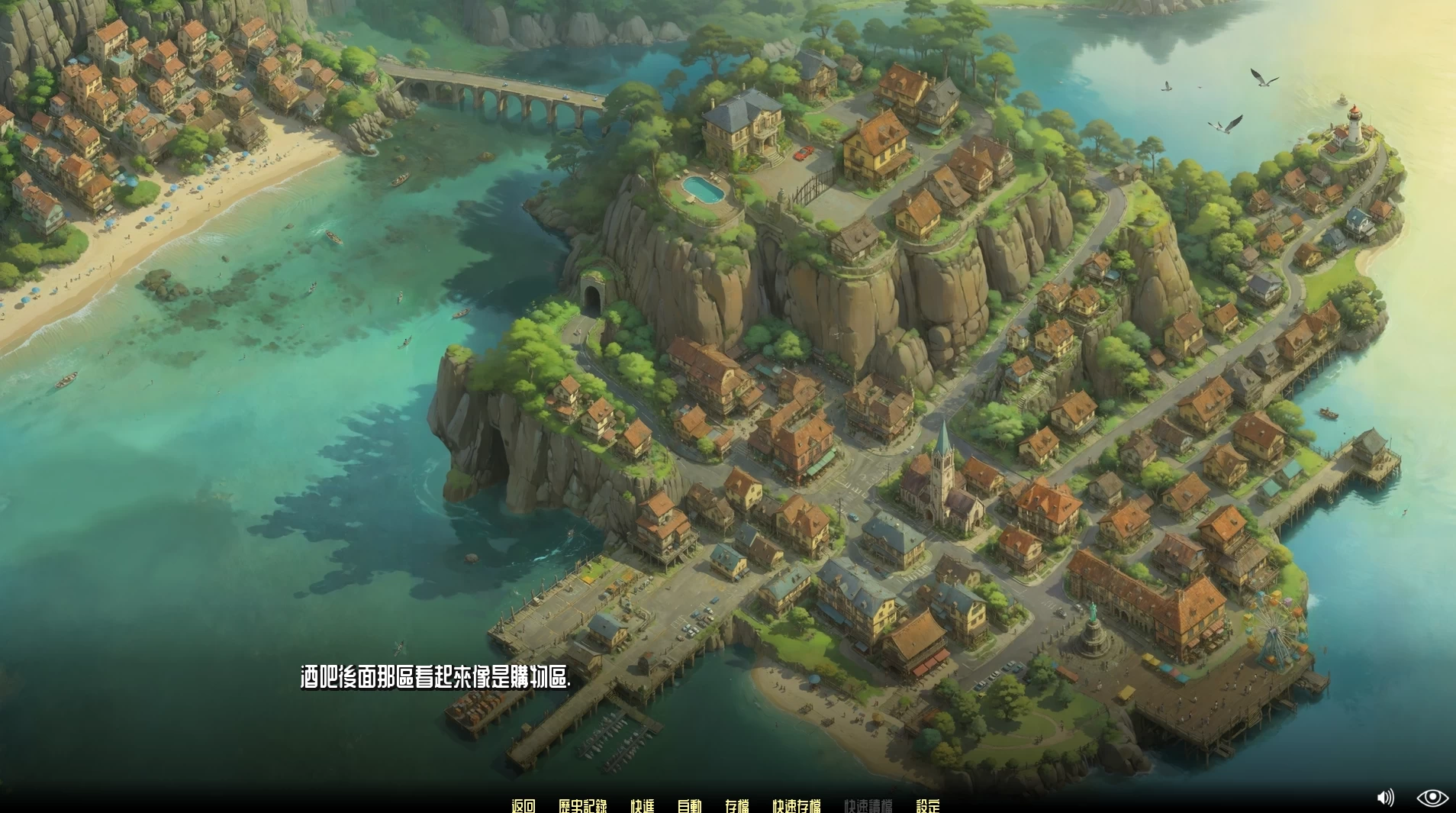The image size is (1456, 813).
Task: Open the 存檔 save menu
Action: click(x=736, y=805)
